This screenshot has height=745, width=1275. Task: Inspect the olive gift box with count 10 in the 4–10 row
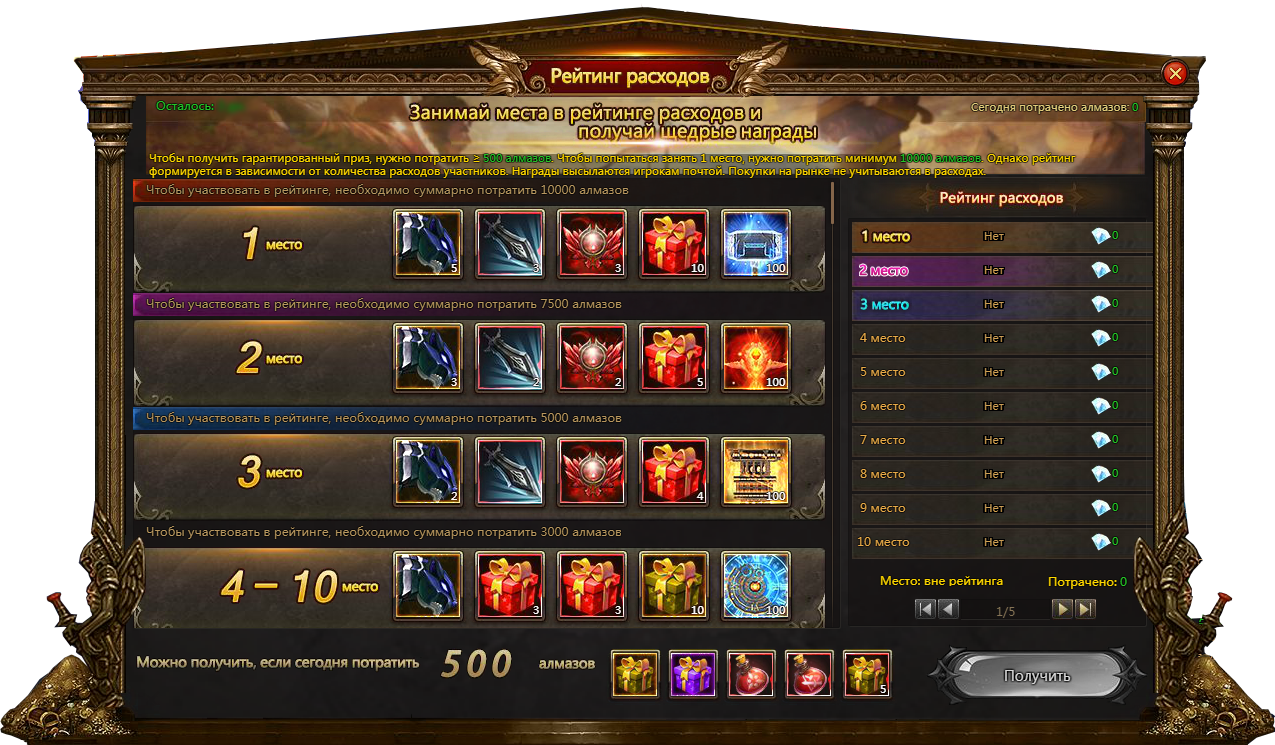click(673, 585)
